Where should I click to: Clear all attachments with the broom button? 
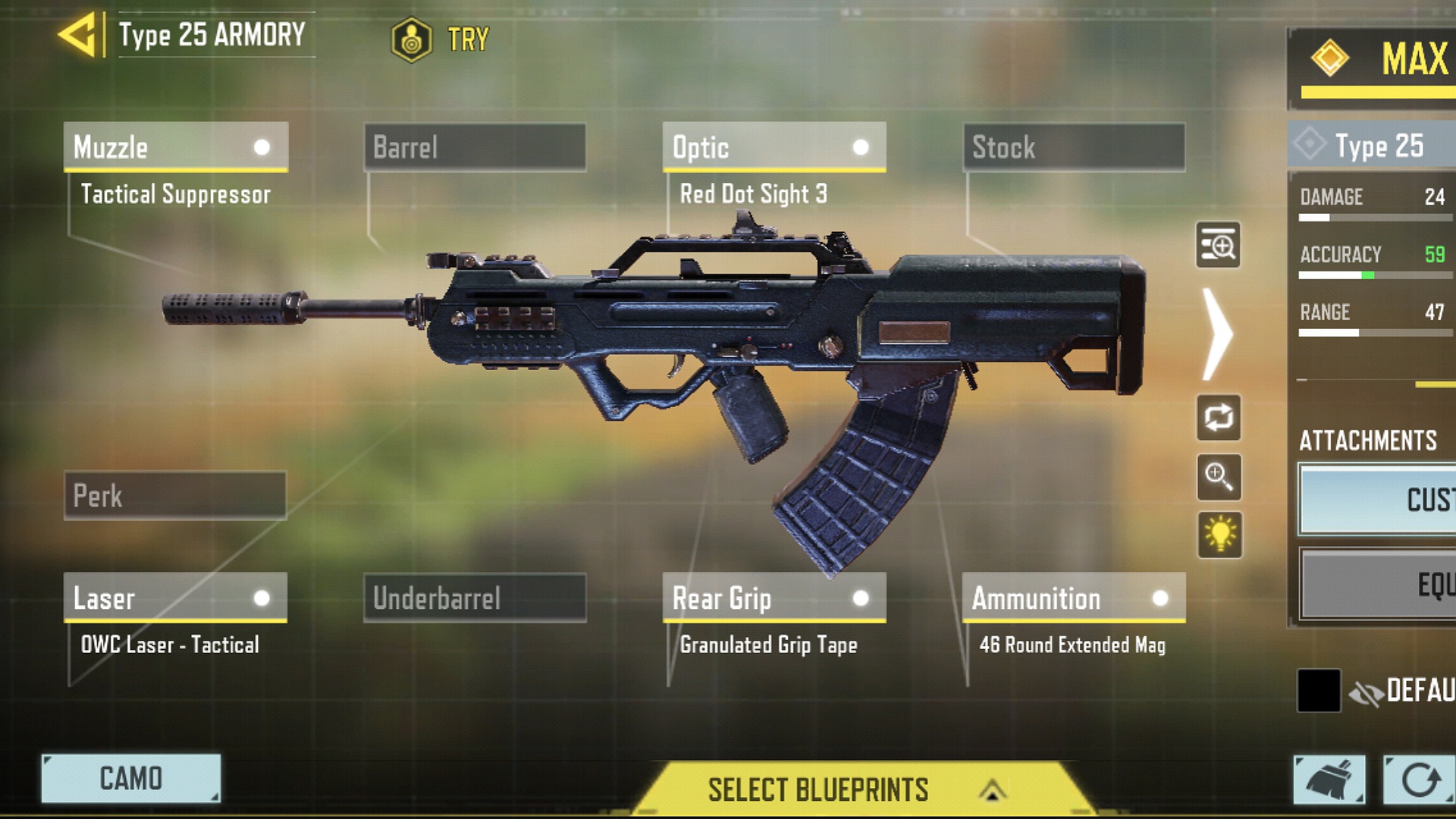[1329, 780]
